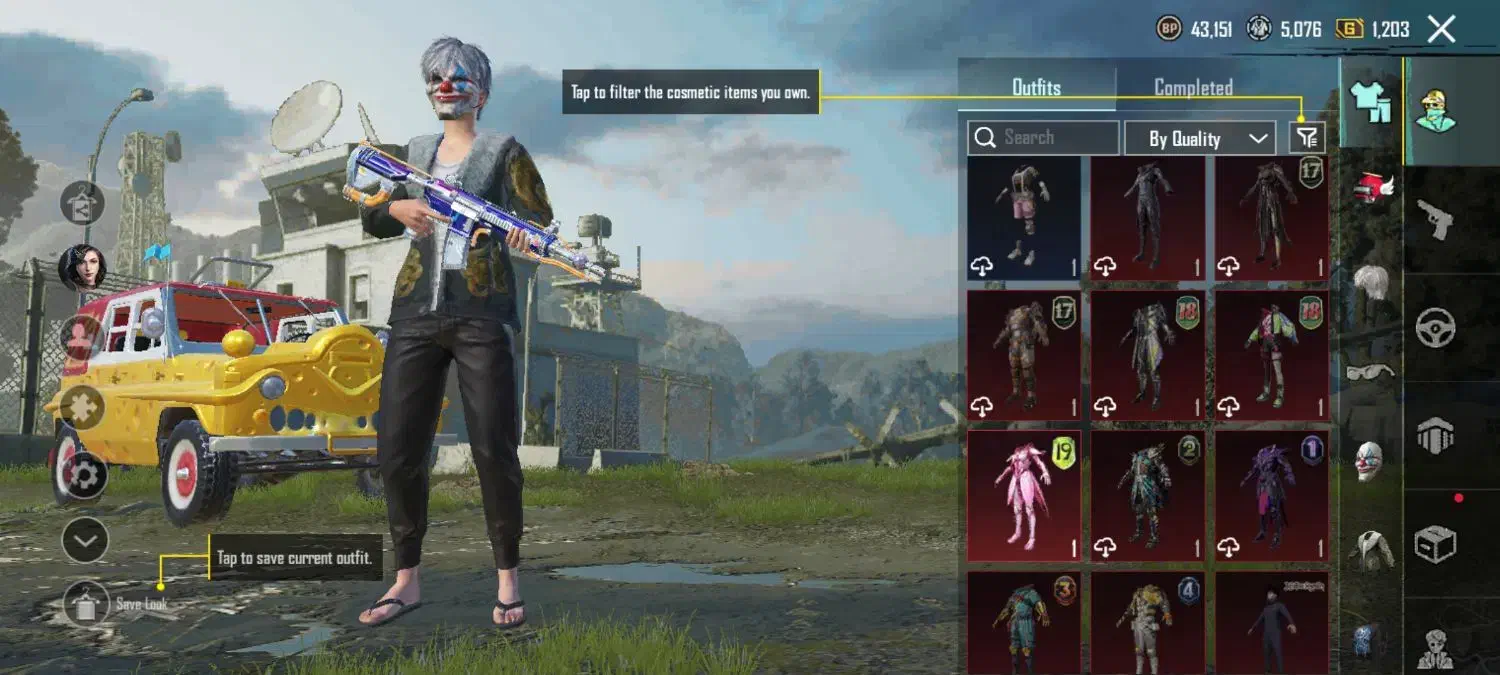Show the clown mask category
The image size is (1500, 675).
1370,460
